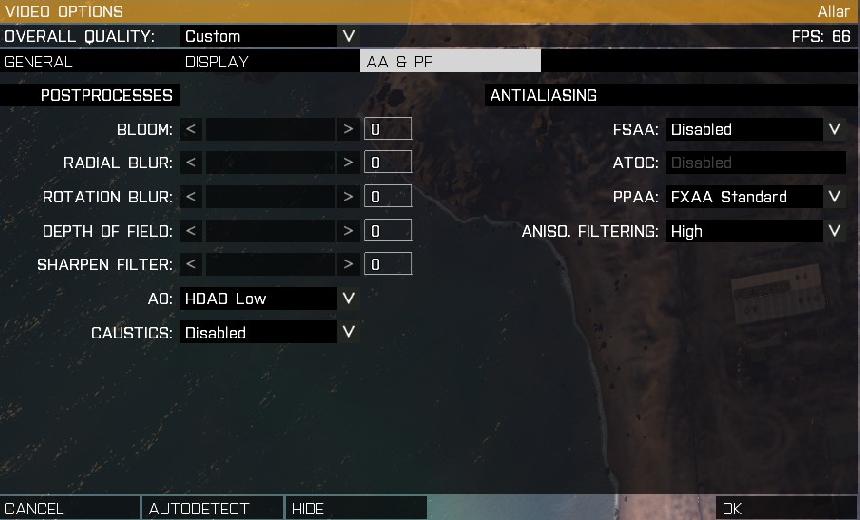
Task: Increase Sharpen Filter with right arrow
Action: point(348,265)
